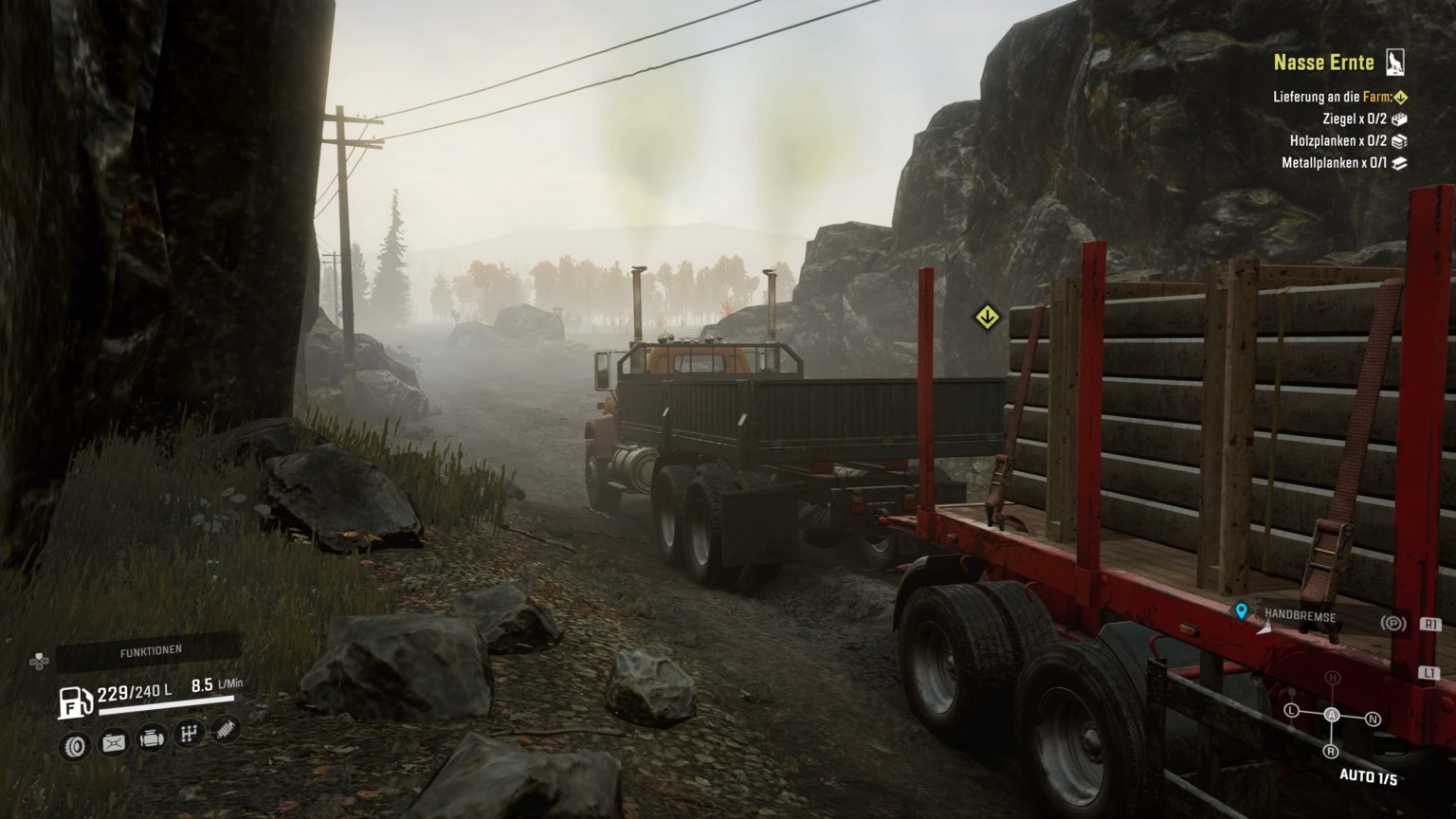This screenshot has width=1456, height=819.
Task: Click the fuel level bar under 229/240 L
Action: click(x=166, y=706)
